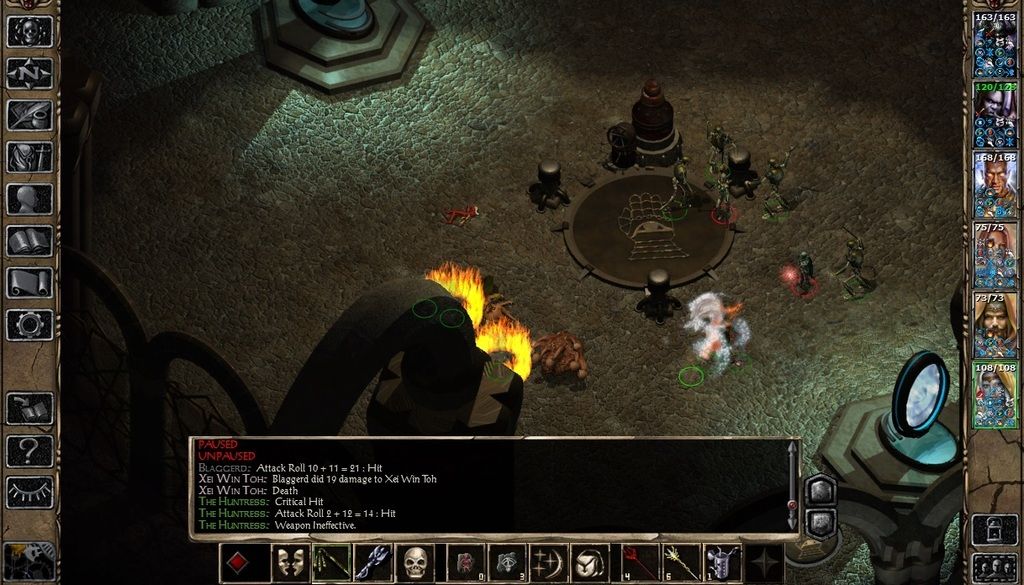Select the bearded portrait with 73 hit points
This screenshot has height=585, width=1024.
pyautogui.click(x=995, y=326)
